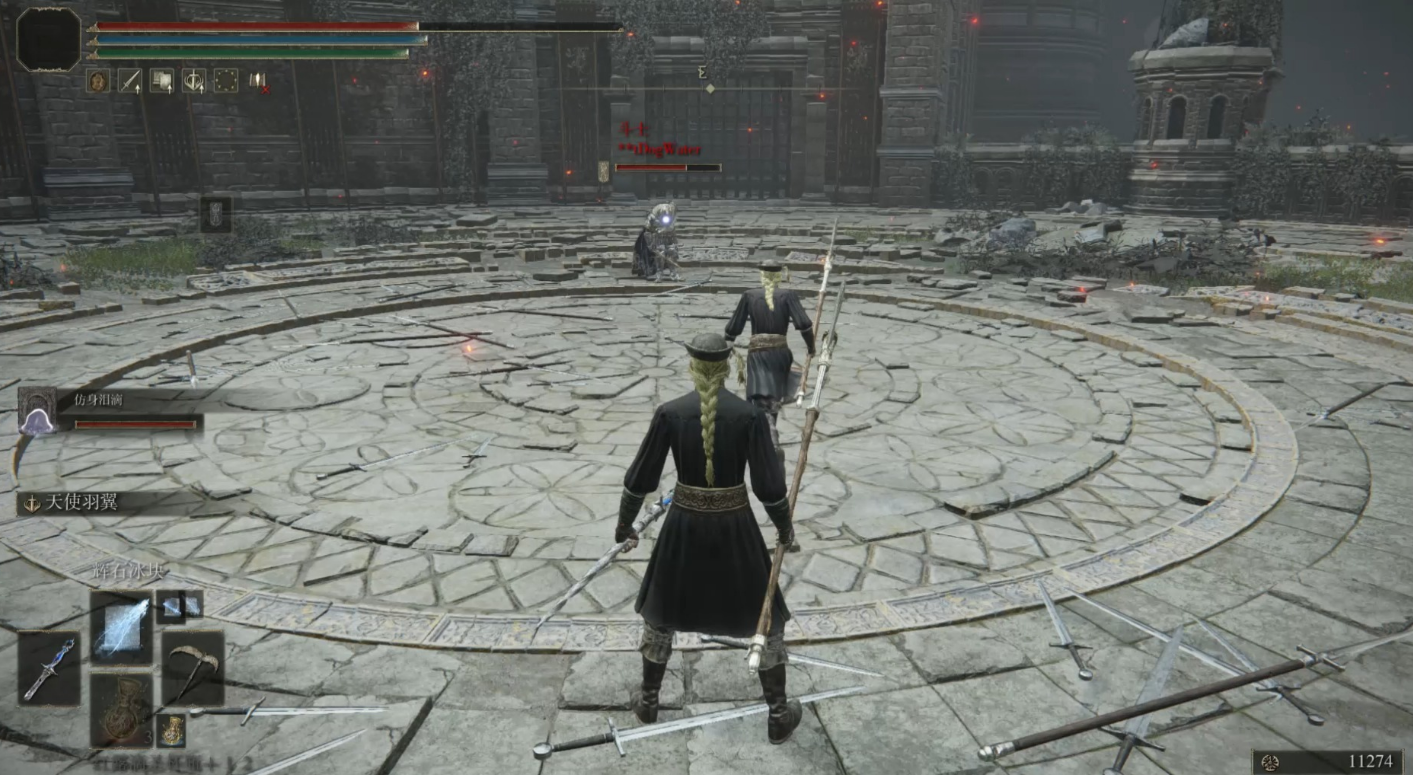Select the dotted circle status icon

226,81
